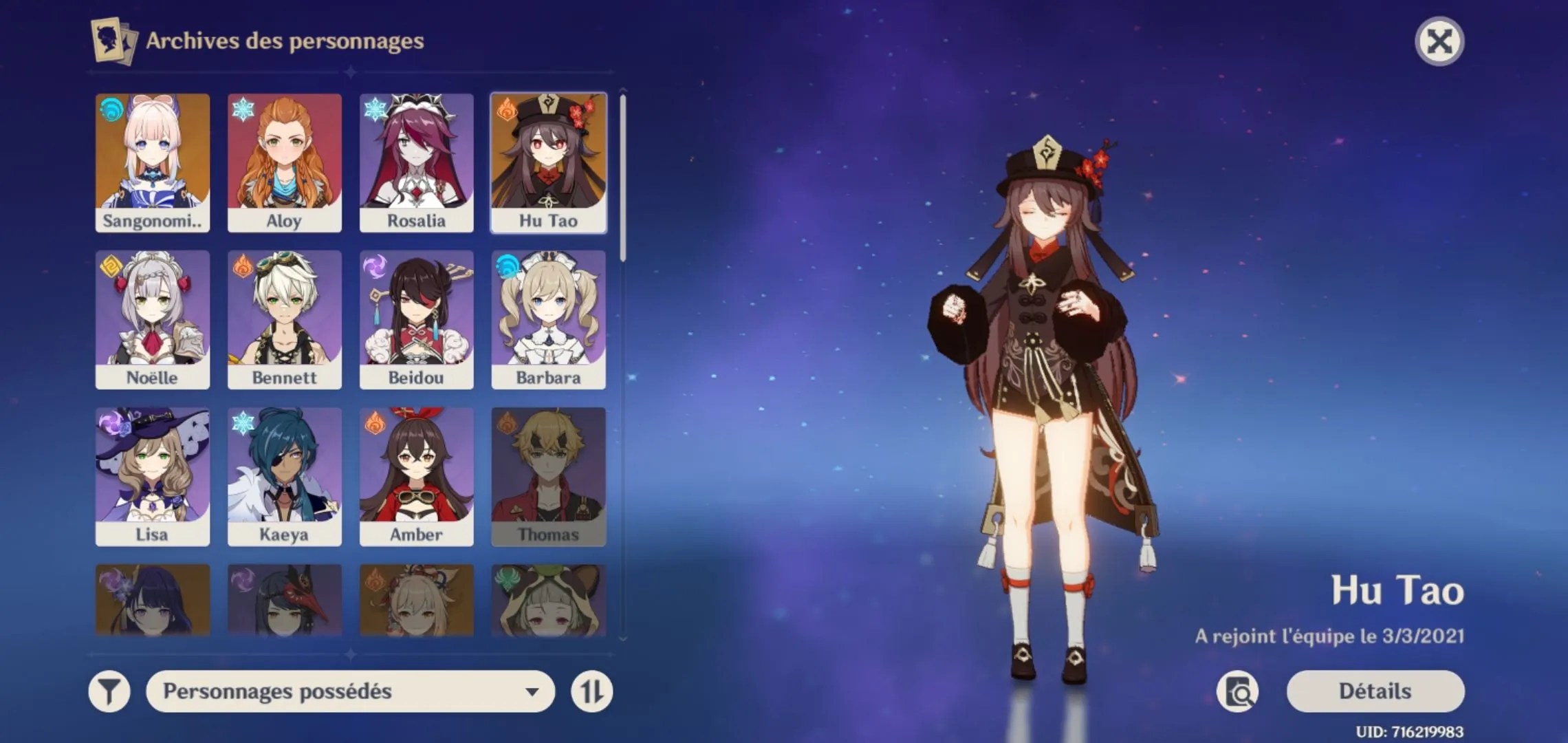Viewport: 1568px width, 743px height.
Task: Close the character archive screen
Action: pyautogui.click(x=1439, y=41)
